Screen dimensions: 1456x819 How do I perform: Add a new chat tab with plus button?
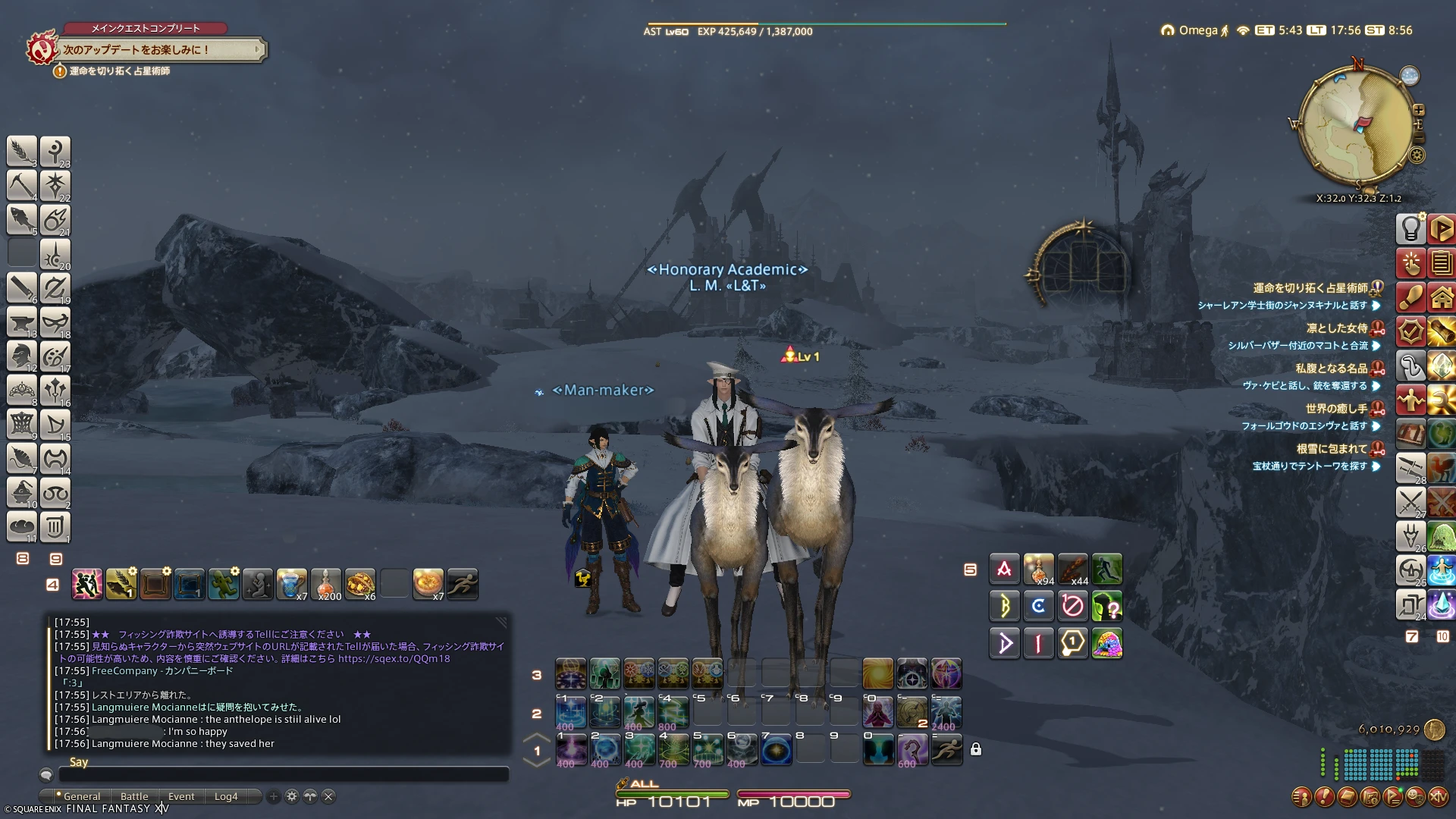pos(274,796)
